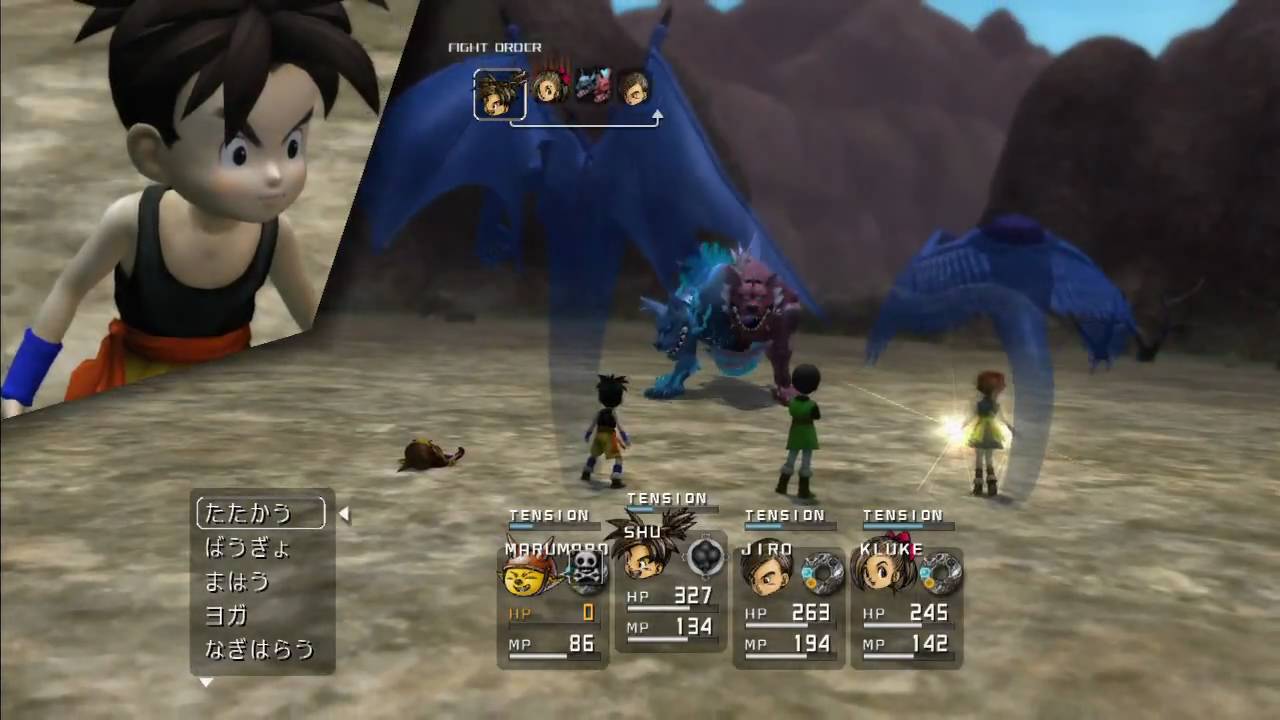Image resolution: width=1280 pixels, height=720 pixels.
Task: Click Shu's black orb formation icon
Action: click(705, 556)
